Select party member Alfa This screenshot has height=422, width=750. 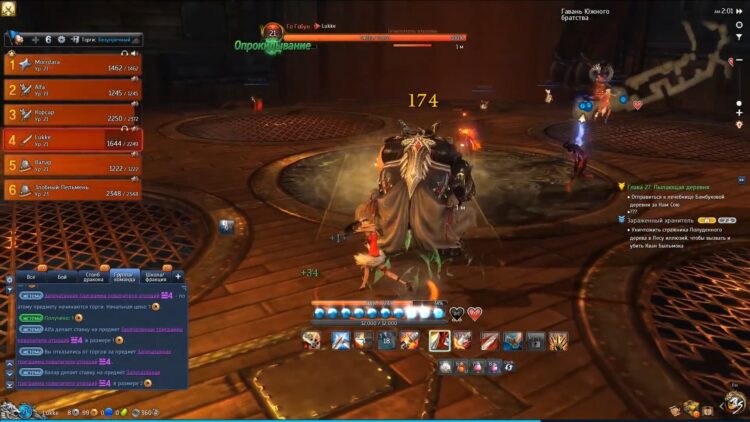coord(72,89)
